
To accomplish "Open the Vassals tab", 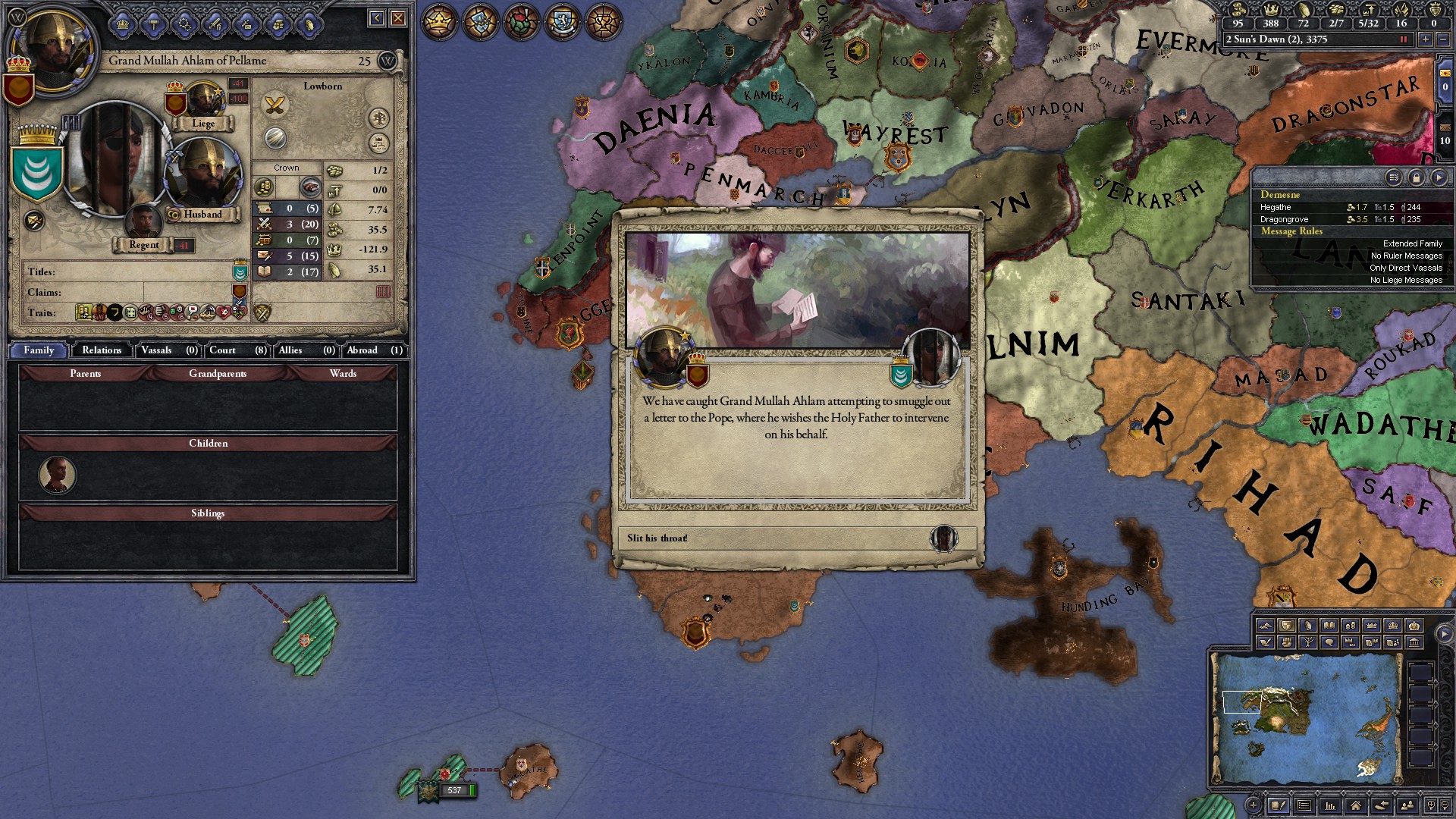I will point(168,350).
